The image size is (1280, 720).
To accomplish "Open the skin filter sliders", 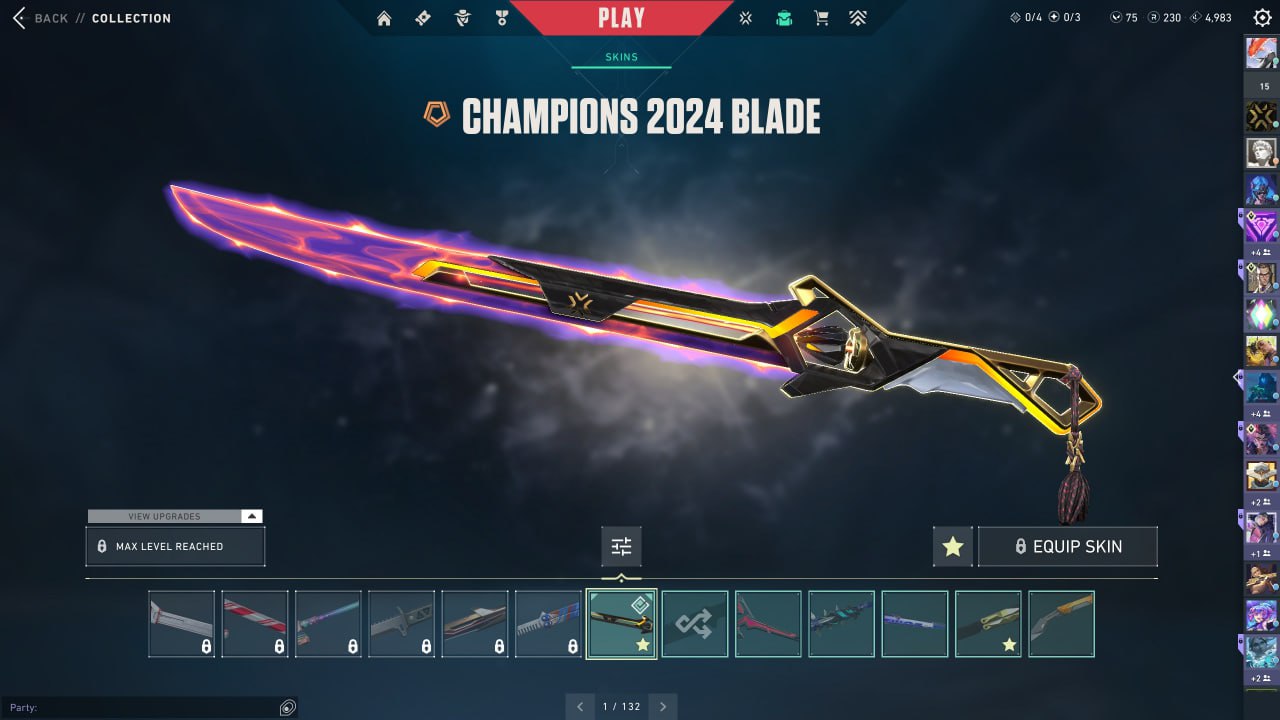I will pyautogui.click(x=621, y=547).
